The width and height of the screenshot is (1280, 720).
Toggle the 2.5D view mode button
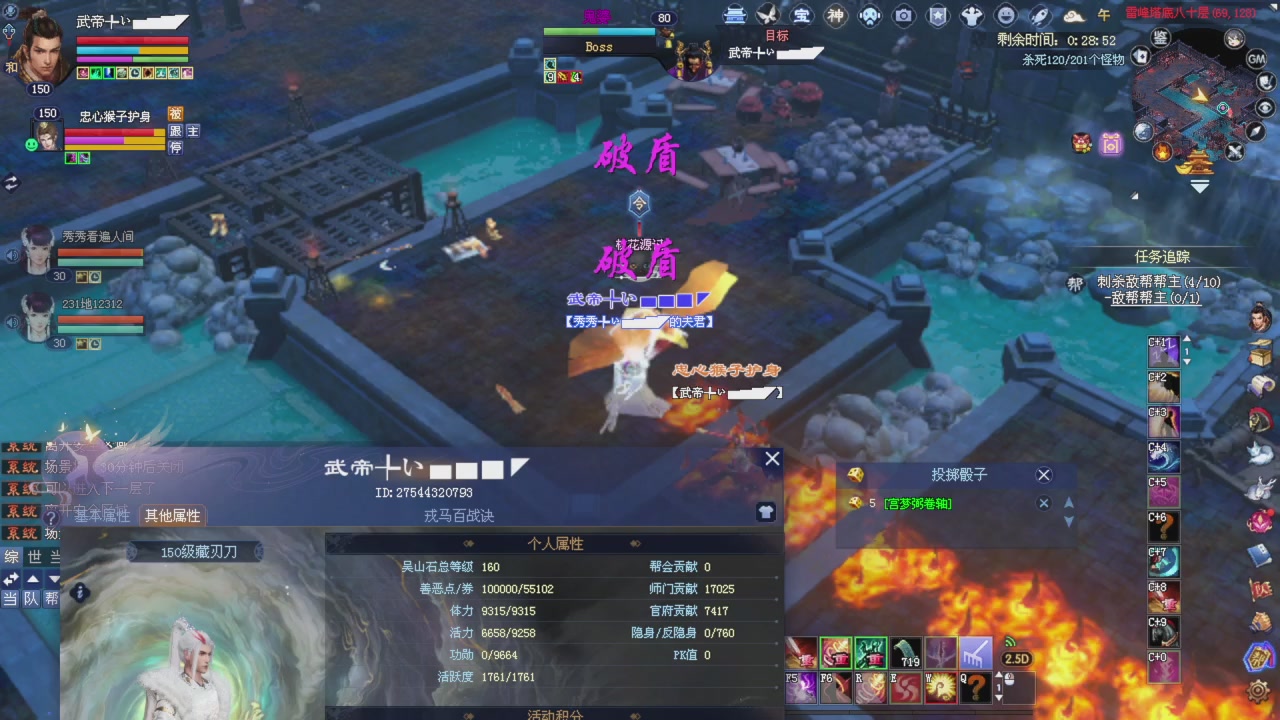(x=1016, y=658)
